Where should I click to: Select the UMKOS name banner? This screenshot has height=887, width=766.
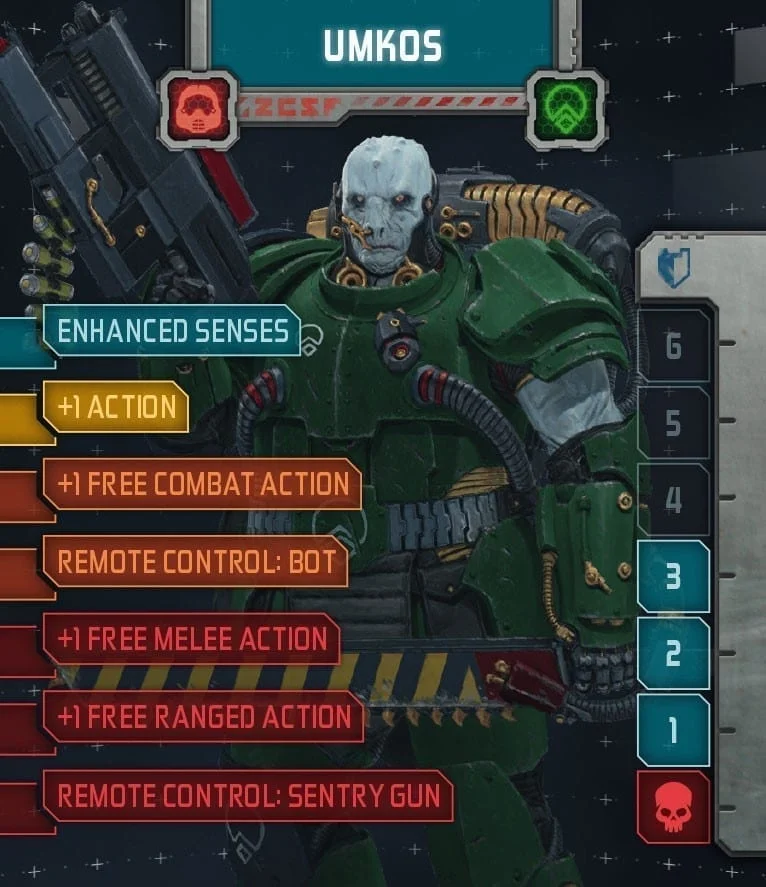(x=383, y=44)
